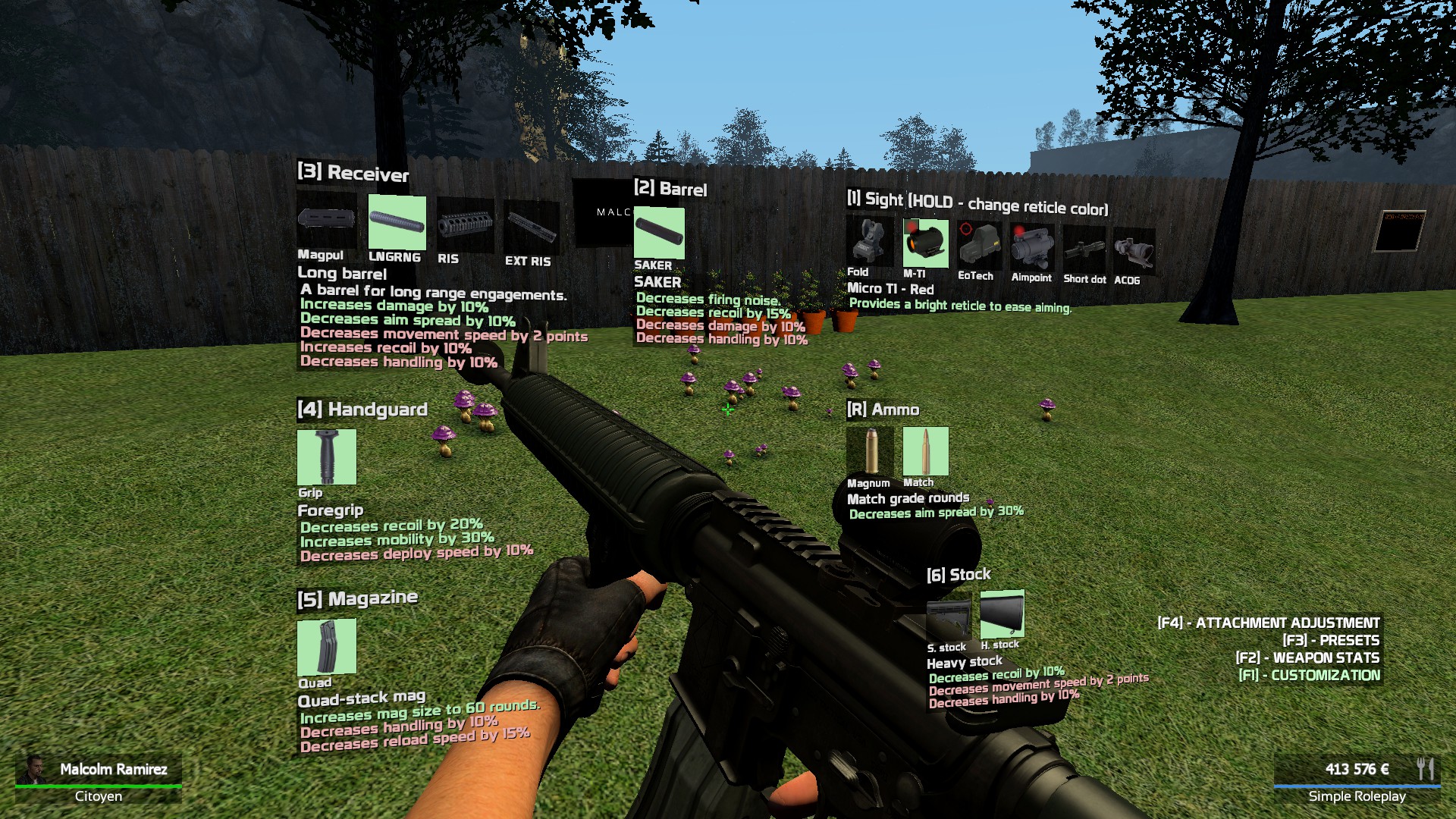Pick the RIS receiver option
Screen dimensions: 1456x819
click(465, 224)
